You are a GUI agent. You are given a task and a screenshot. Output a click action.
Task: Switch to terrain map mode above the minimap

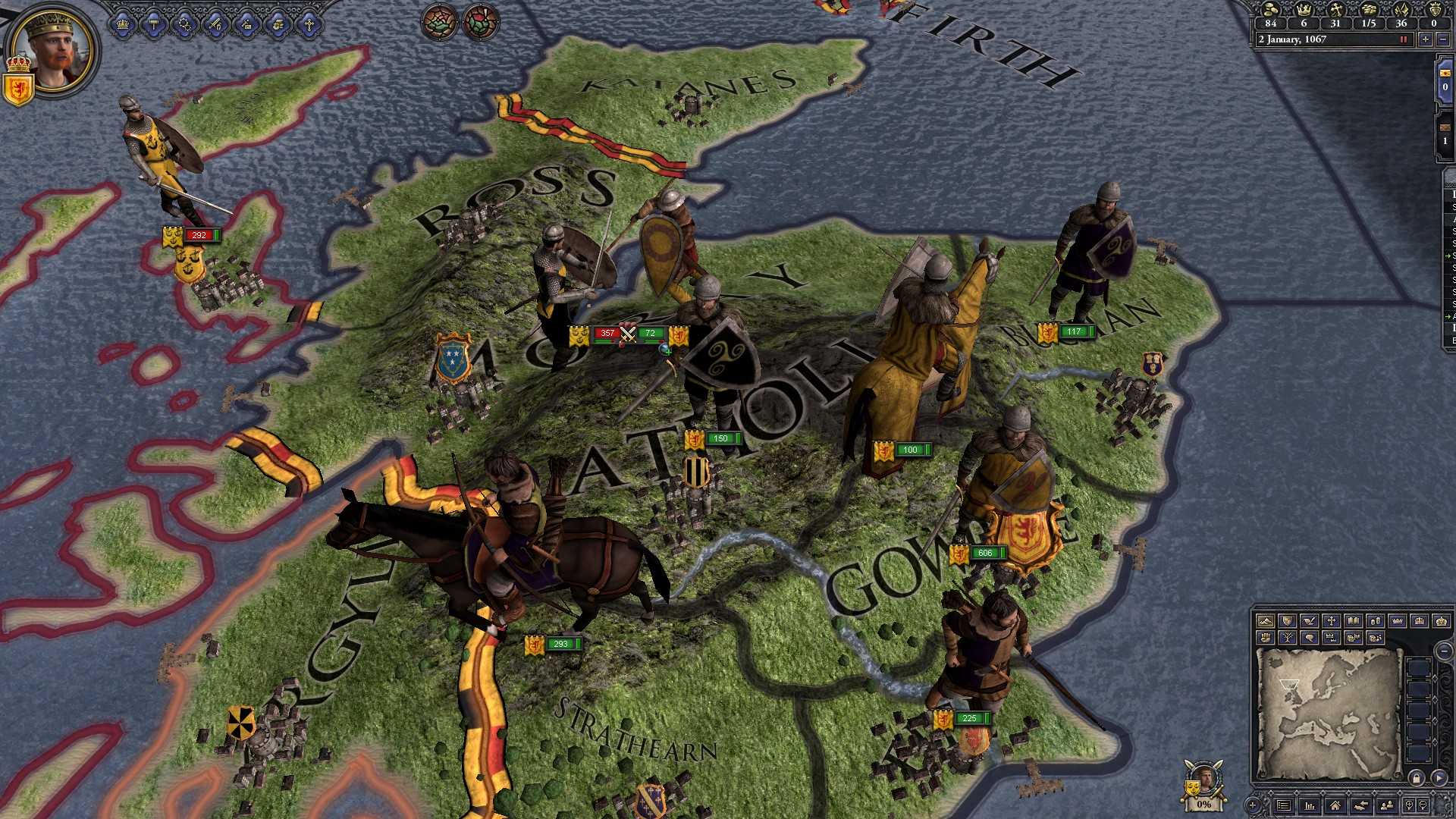click(x=1266, y=621)
